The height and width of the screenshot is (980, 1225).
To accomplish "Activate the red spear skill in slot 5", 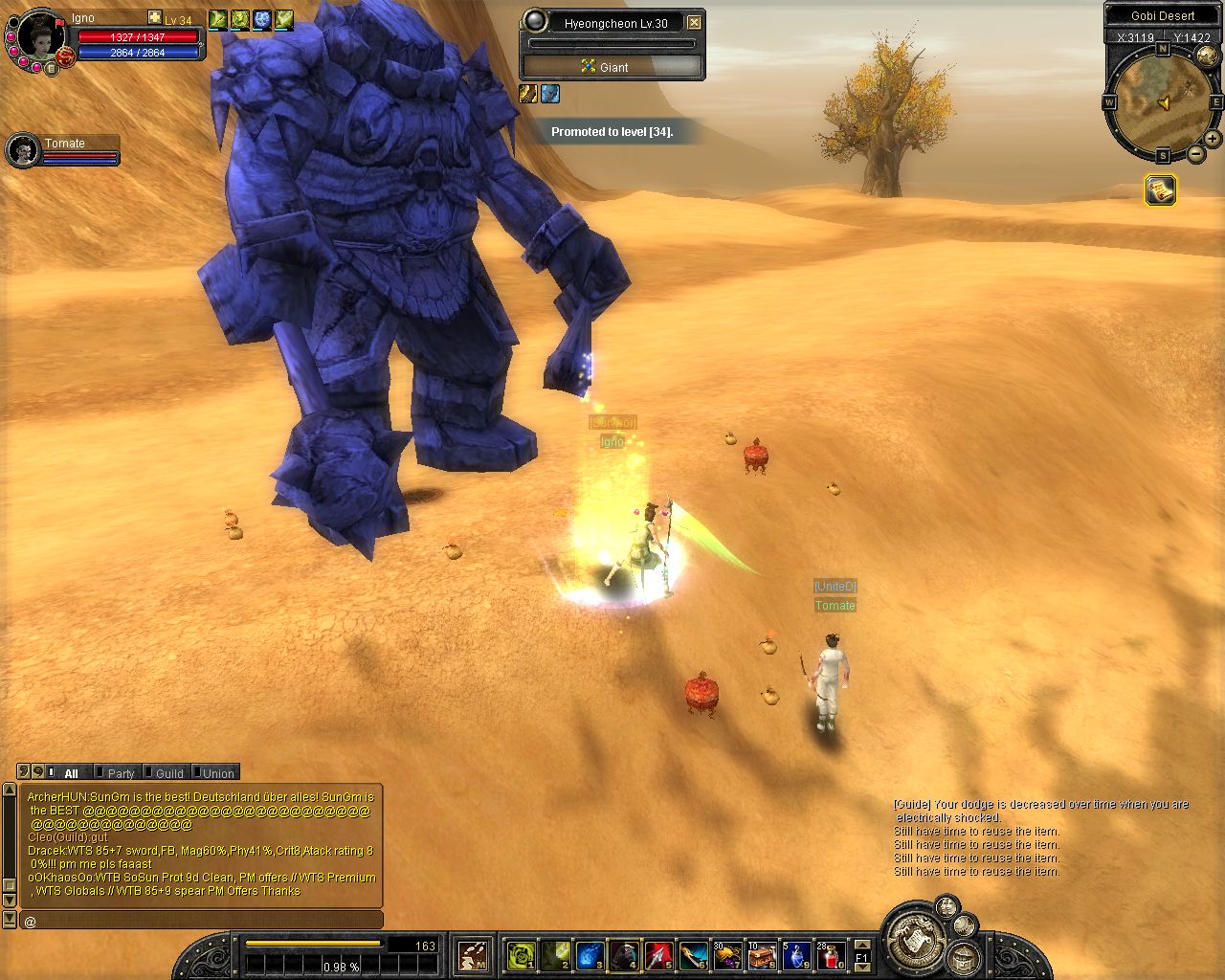I will [x=658, y=954].
